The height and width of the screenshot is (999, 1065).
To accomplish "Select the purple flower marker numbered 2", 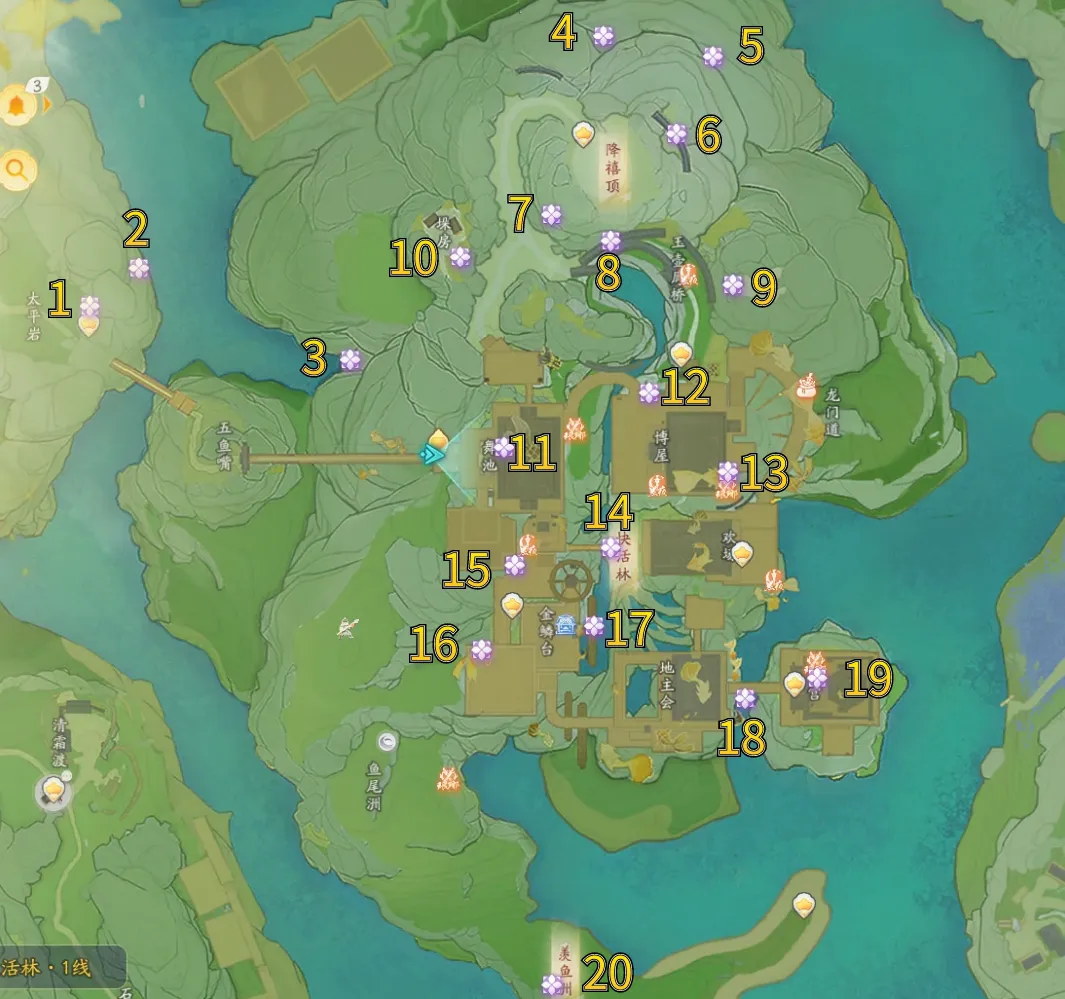I will [139, 268].
